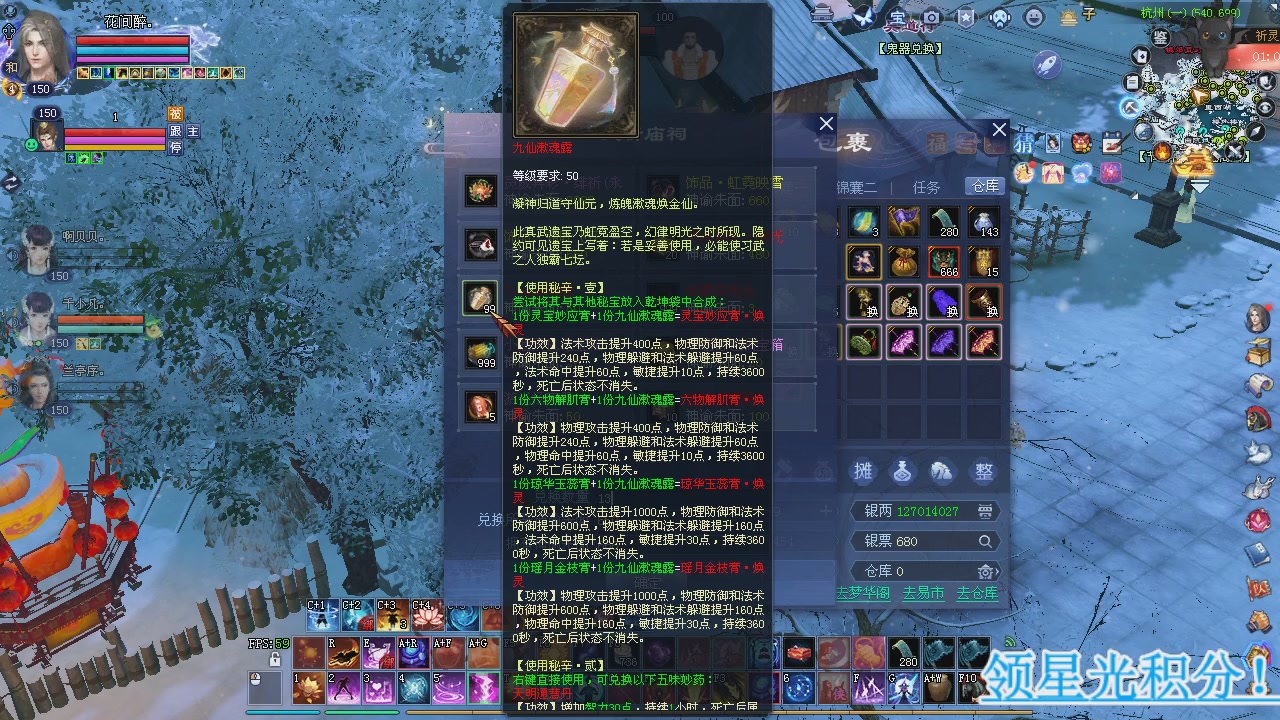
Task: Toggle the eye icon under the minimap
Action: [x=1264, y=107]
